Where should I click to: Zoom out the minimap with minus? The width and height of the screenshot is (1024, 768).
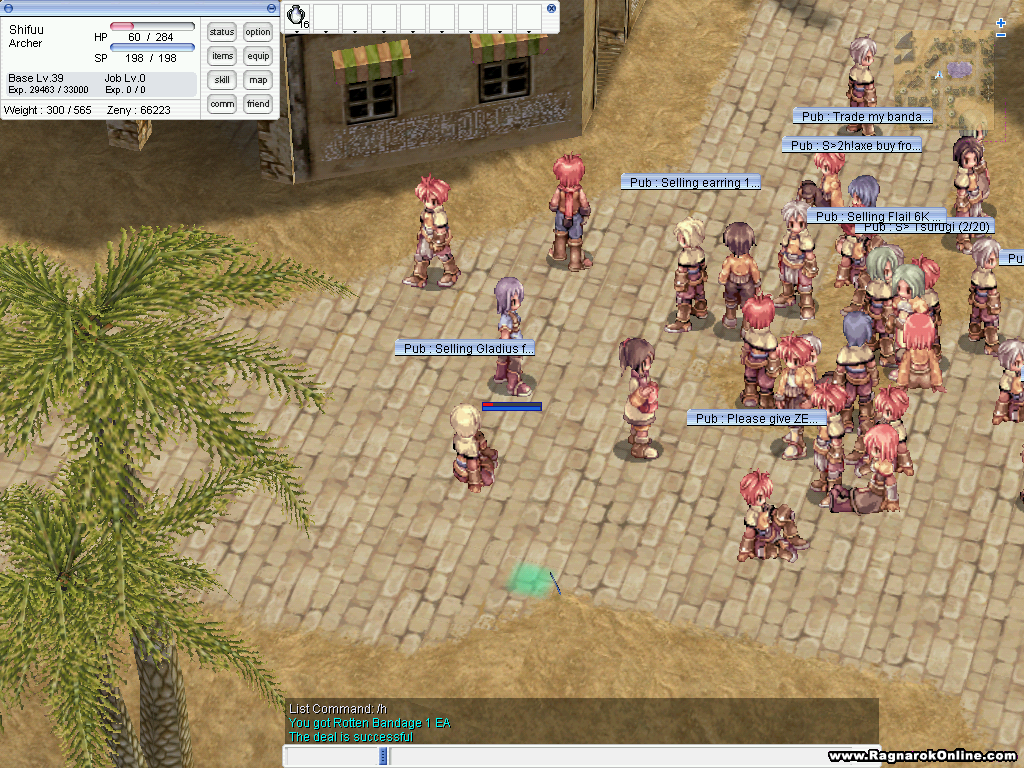1001,35
